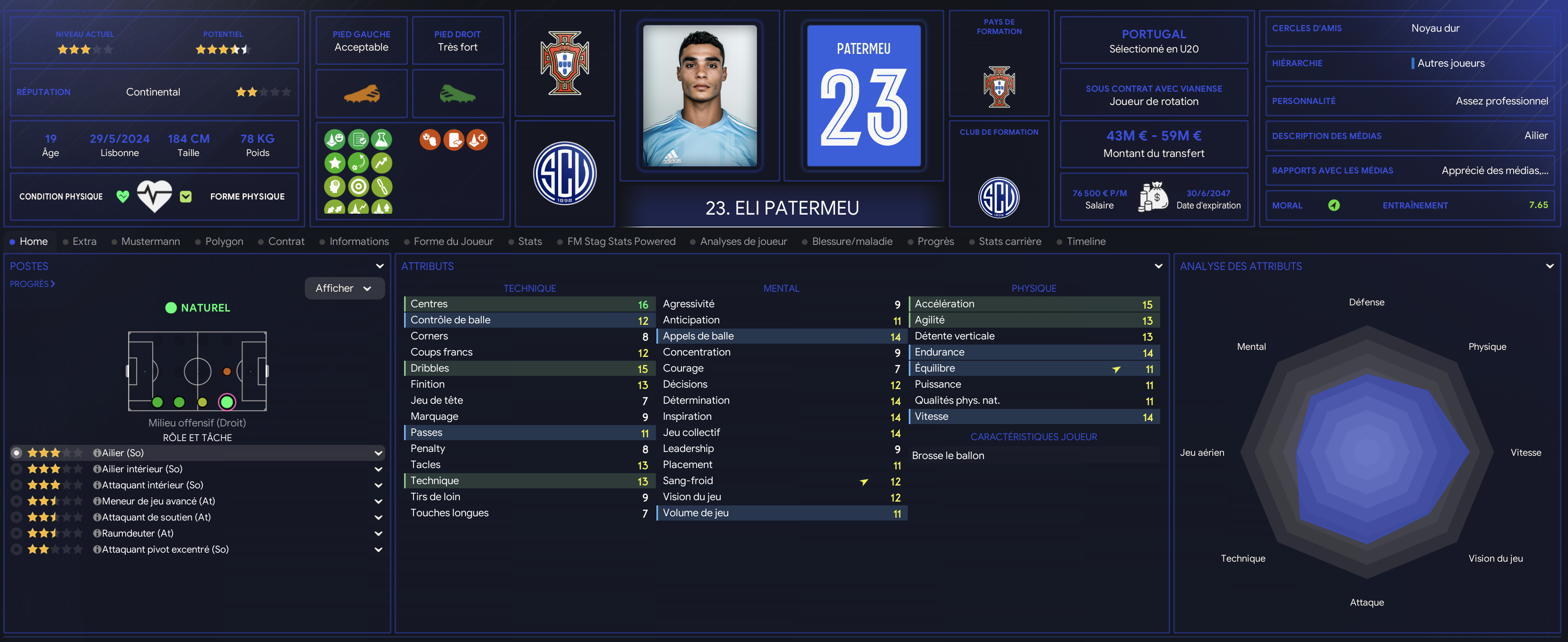Screen dimensions: 1568x642
Task: Select the right midfield position dot on pitch
Action: (x=203, y=402)
